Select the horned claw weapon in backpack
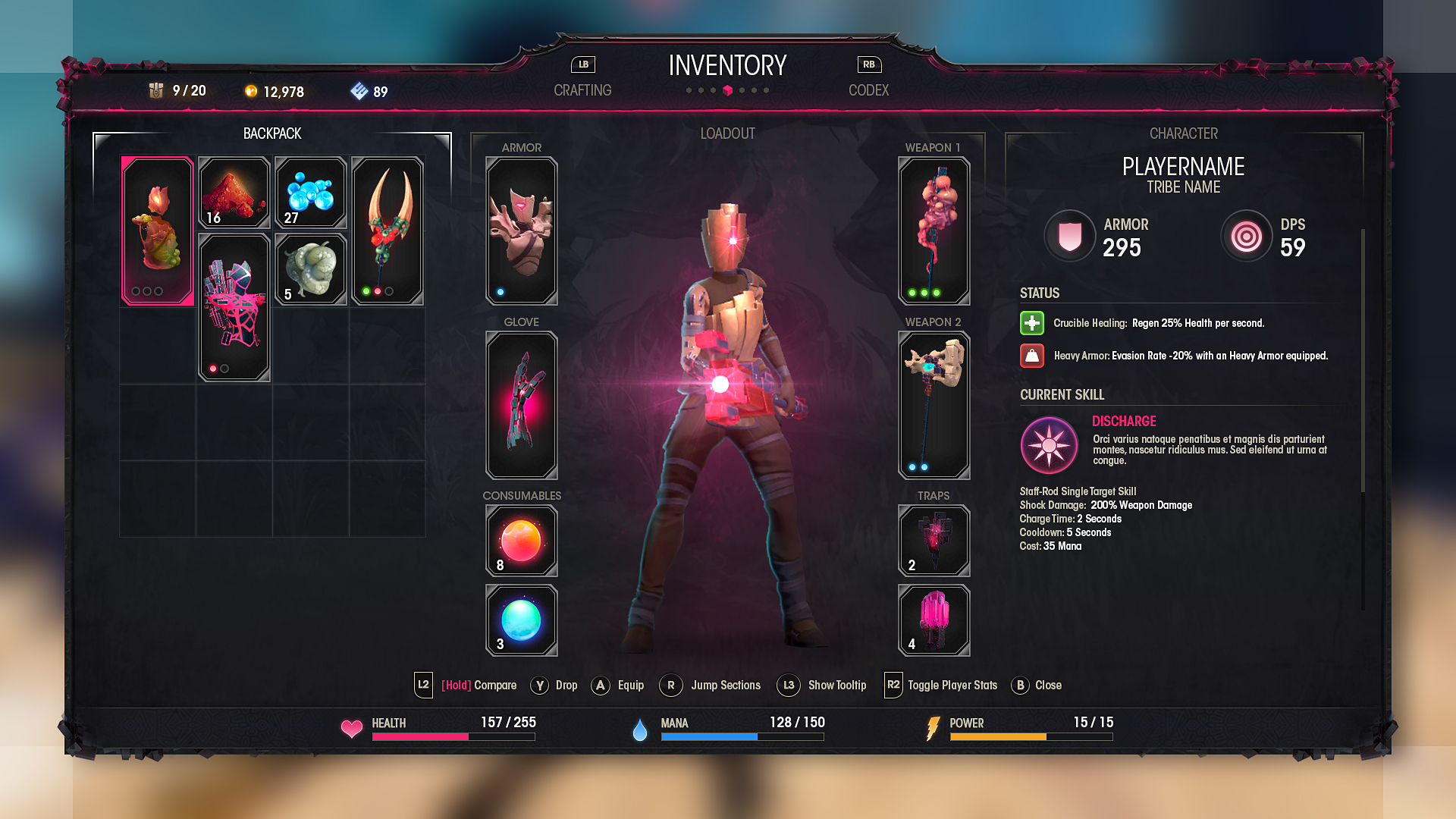 pyautogui.click(x=388, y=231)
